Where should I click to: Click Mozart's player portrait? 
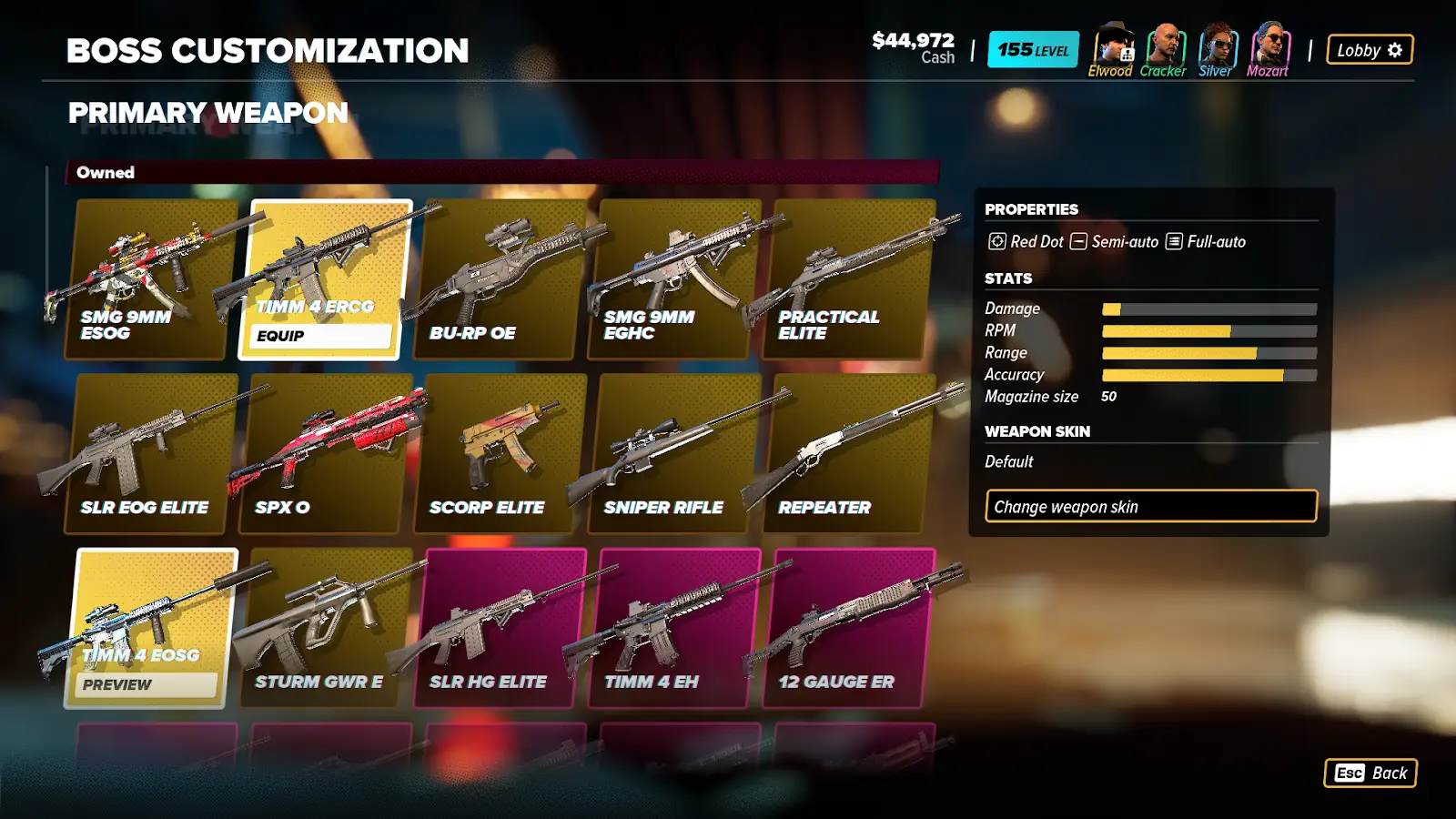[1269, 45]
